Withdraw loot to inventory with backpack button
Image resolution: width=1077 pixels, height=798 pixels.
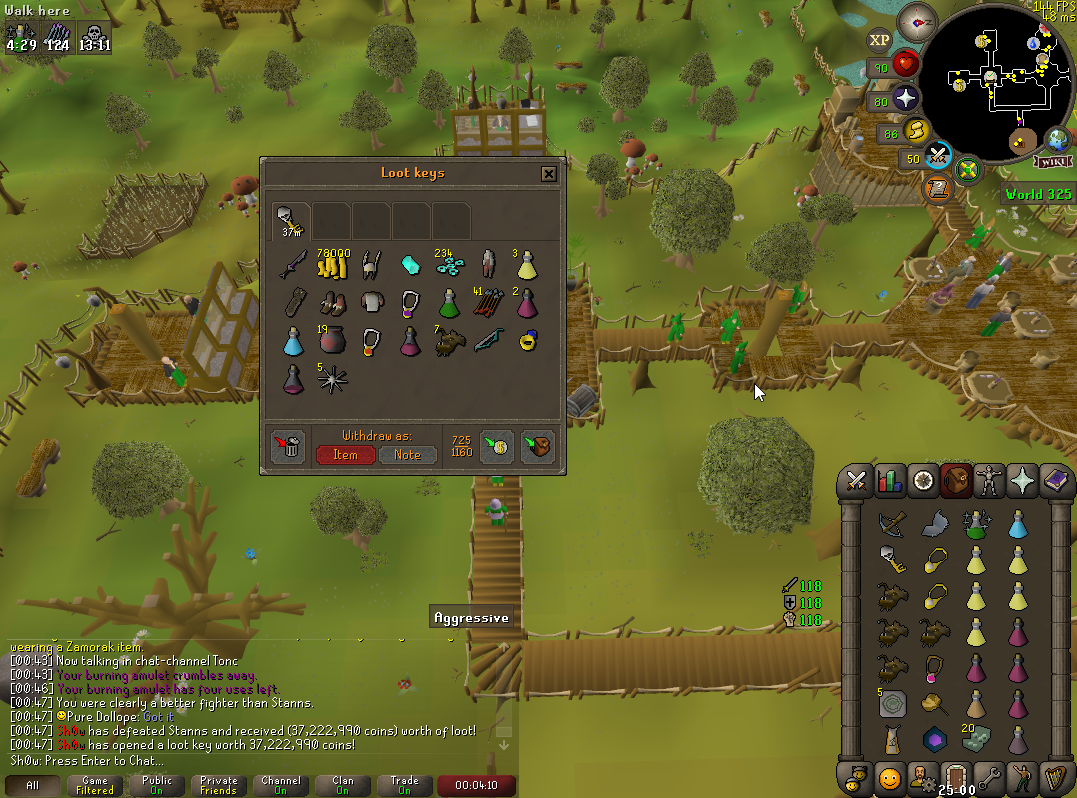(538, 447)
